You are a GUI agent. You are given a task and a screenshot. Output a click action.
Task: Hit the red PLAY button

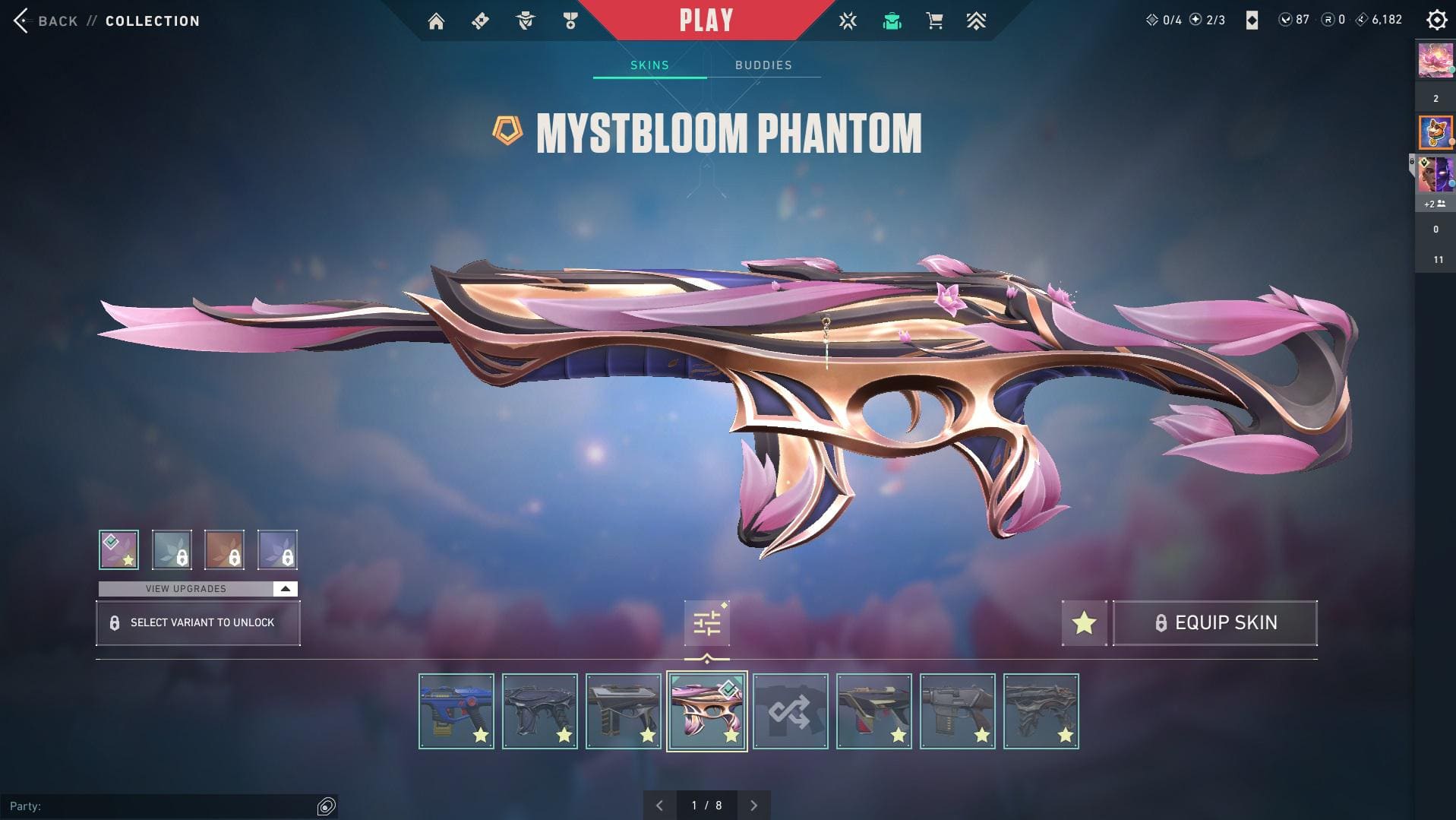coord(706,21)
